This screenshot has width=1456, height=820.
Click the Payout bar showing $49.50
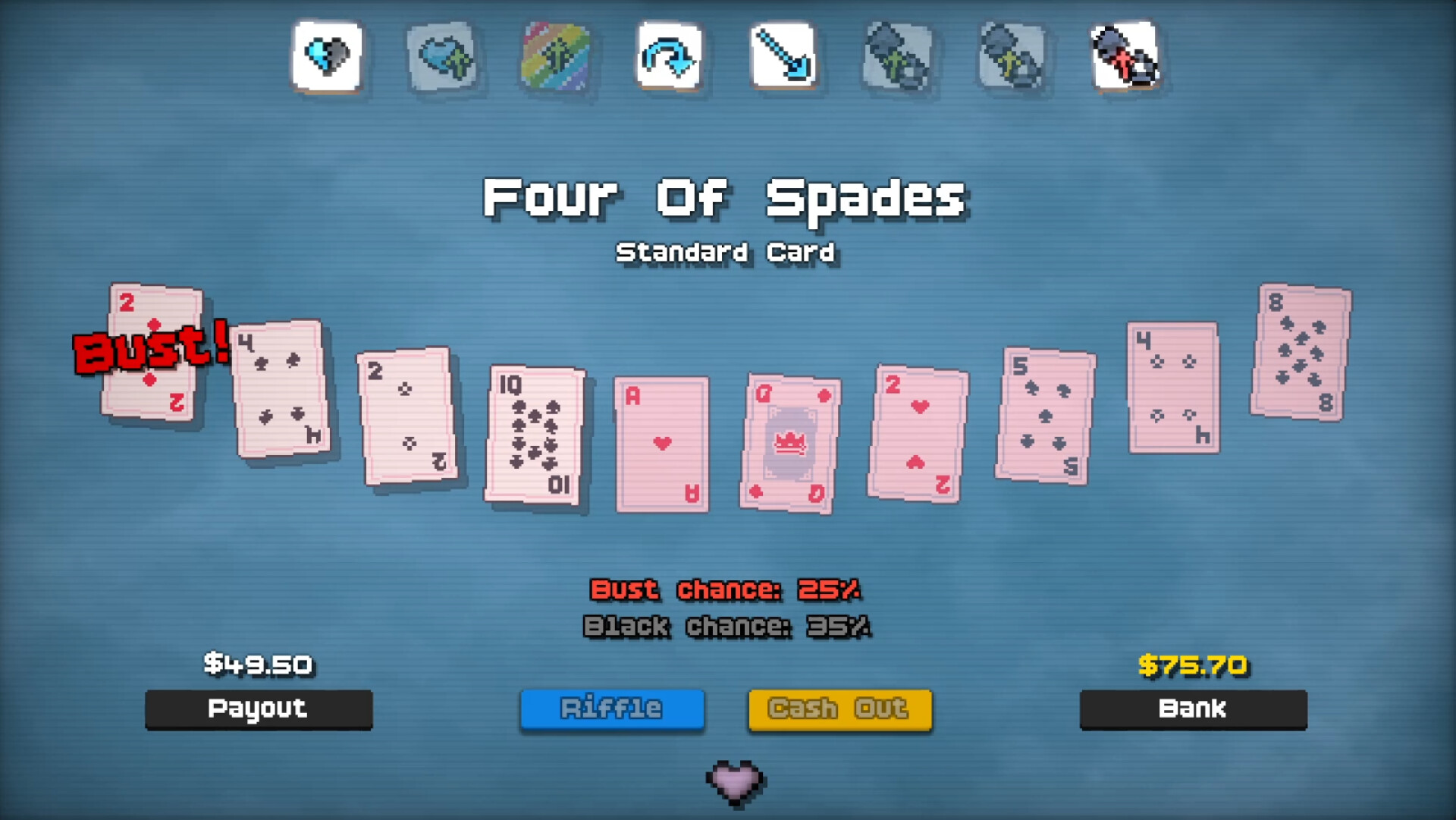259,710
